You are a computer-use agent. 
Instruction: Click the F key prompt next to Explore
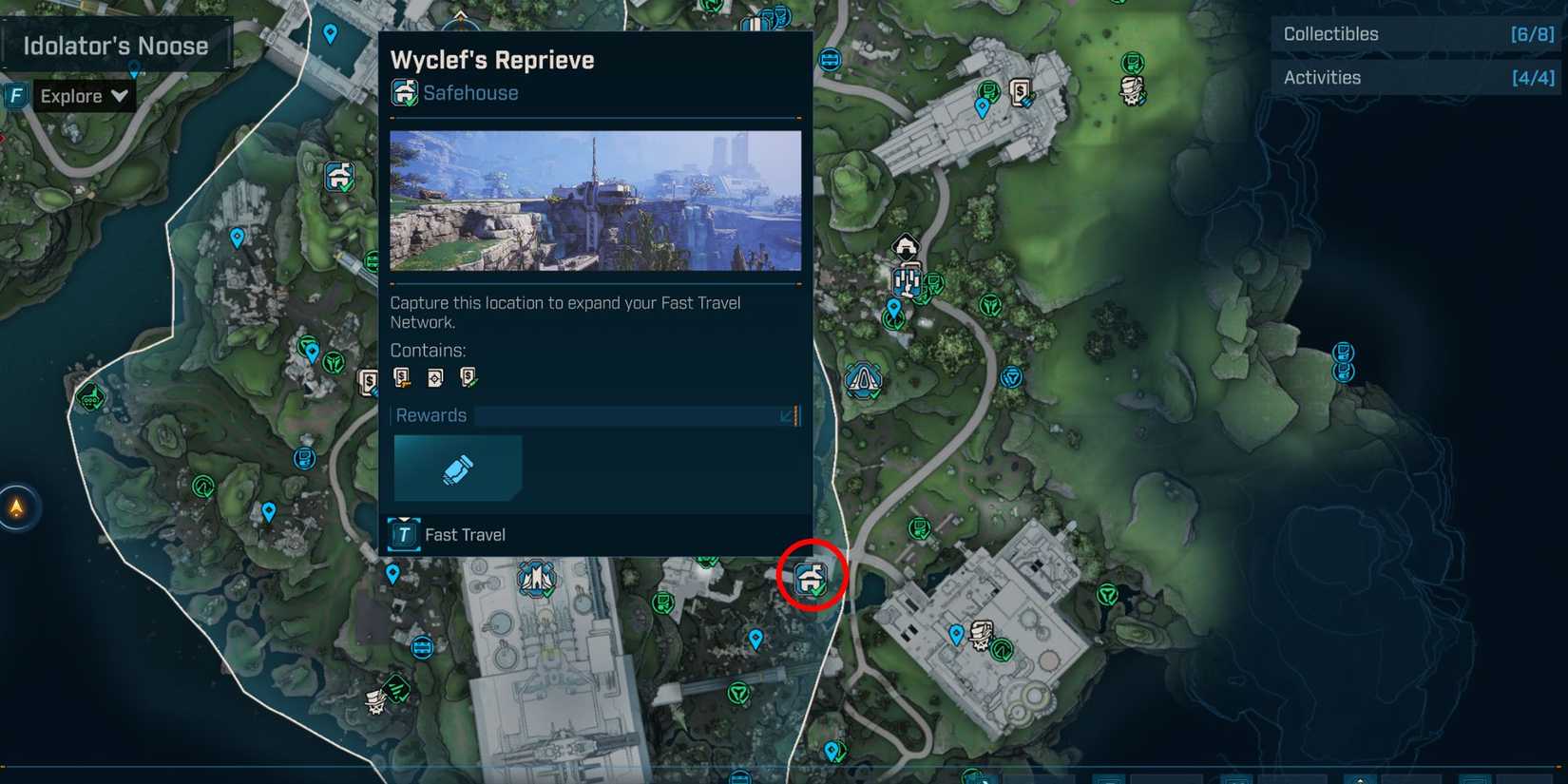pos(15,95)
